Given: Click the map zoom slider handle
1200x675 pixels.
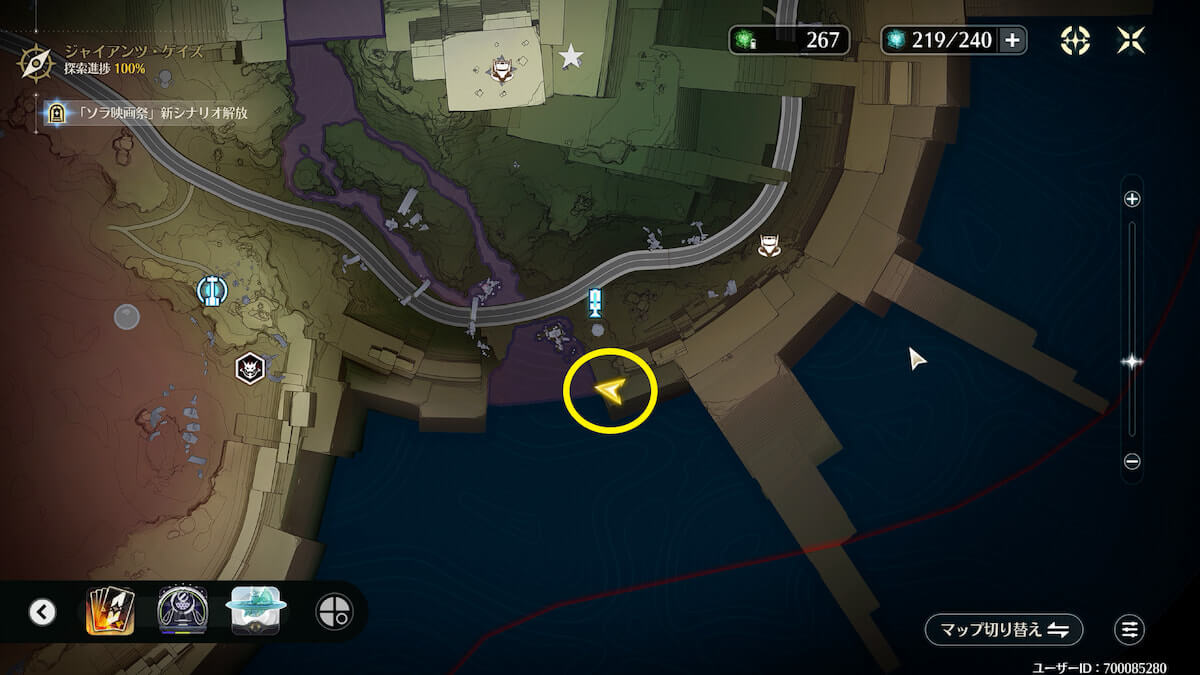Looking at the screenshot, I should pos(1132,362).
